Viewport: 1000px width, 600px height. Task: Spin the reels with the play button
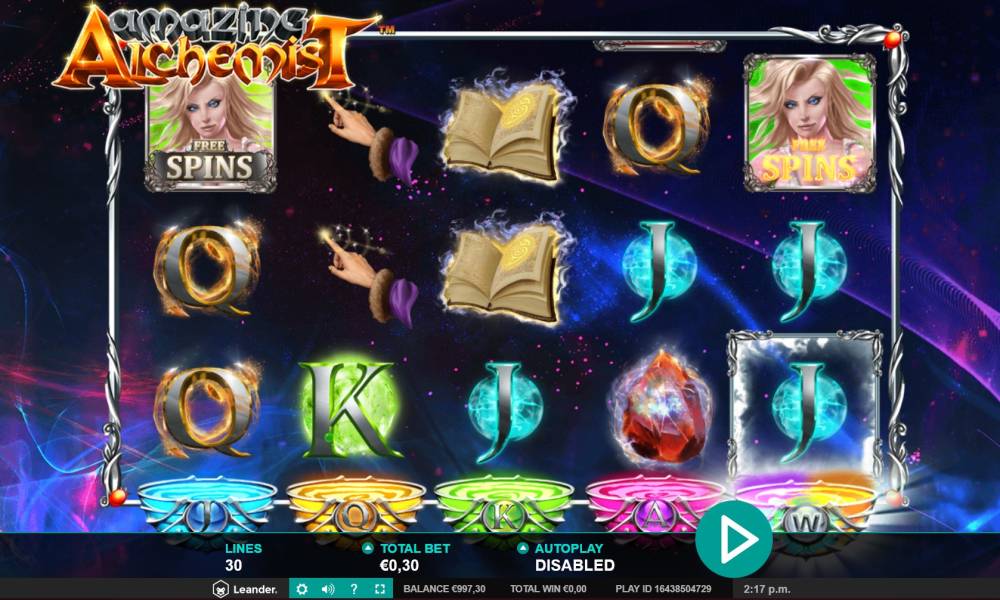734,540
